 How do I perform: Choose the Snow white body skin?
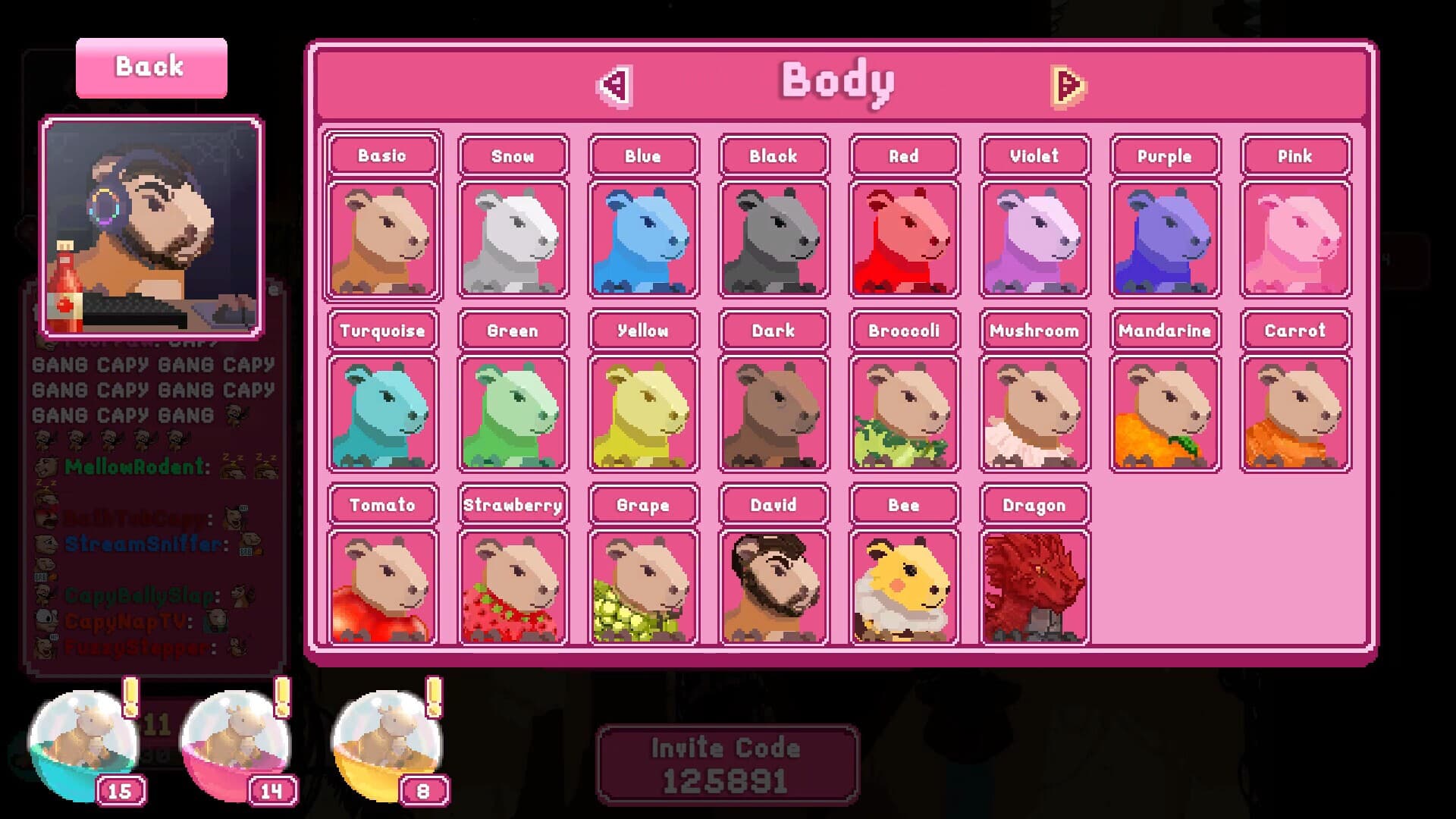point(513,239)
